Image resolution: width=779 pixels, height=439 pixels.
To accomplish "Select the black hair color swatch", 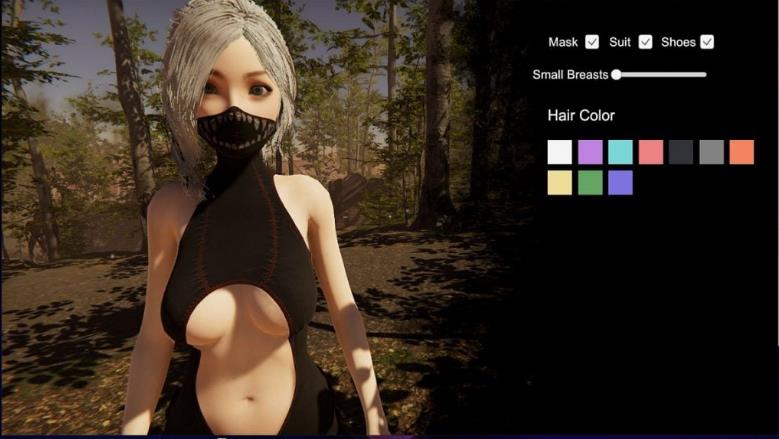I will coord(681,152).
